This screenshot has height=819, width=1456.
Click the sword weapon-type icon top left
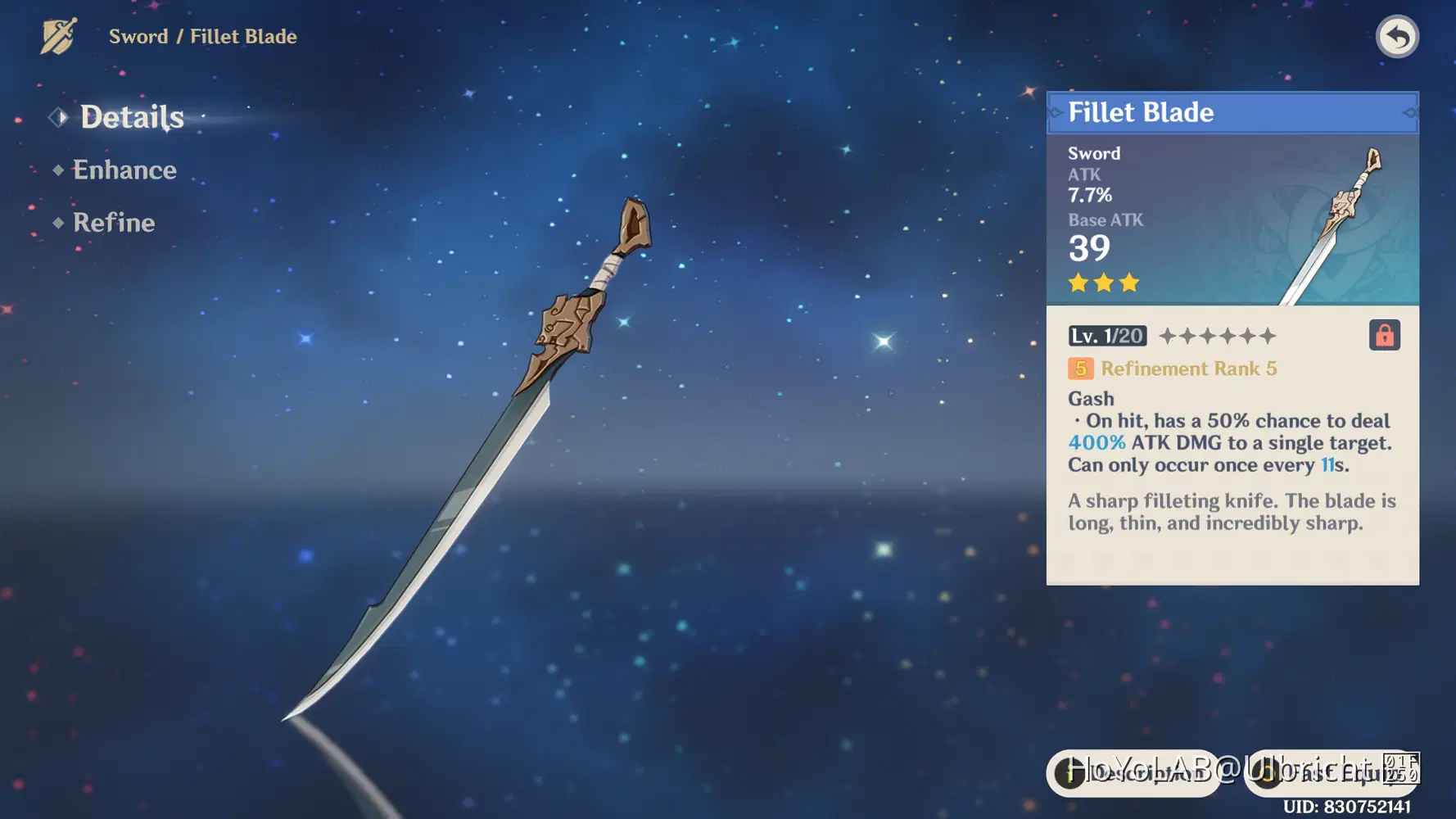[57, 36]
